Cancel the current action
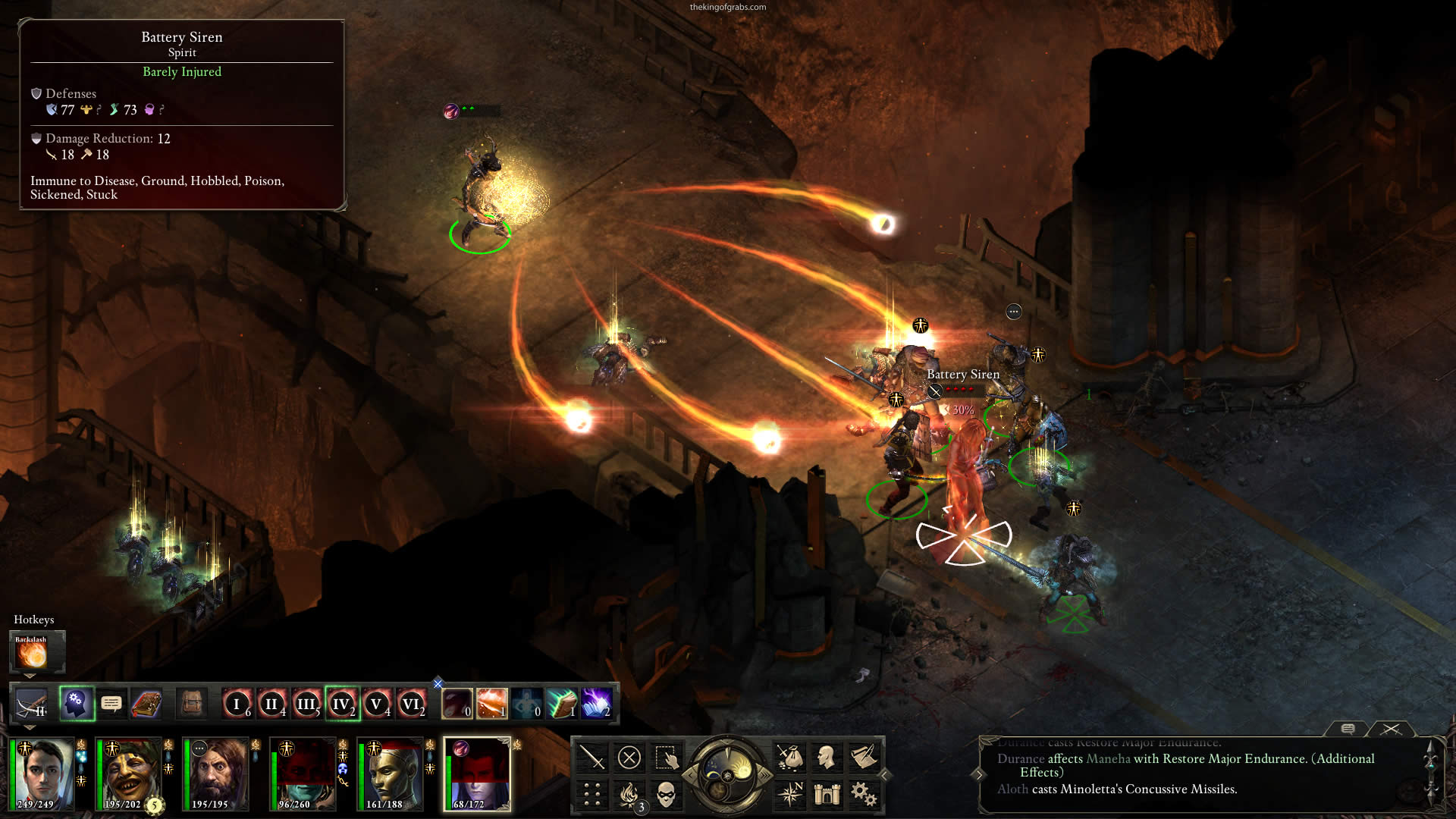Screen dimensions: 1456x819 [x=629, y=757]
